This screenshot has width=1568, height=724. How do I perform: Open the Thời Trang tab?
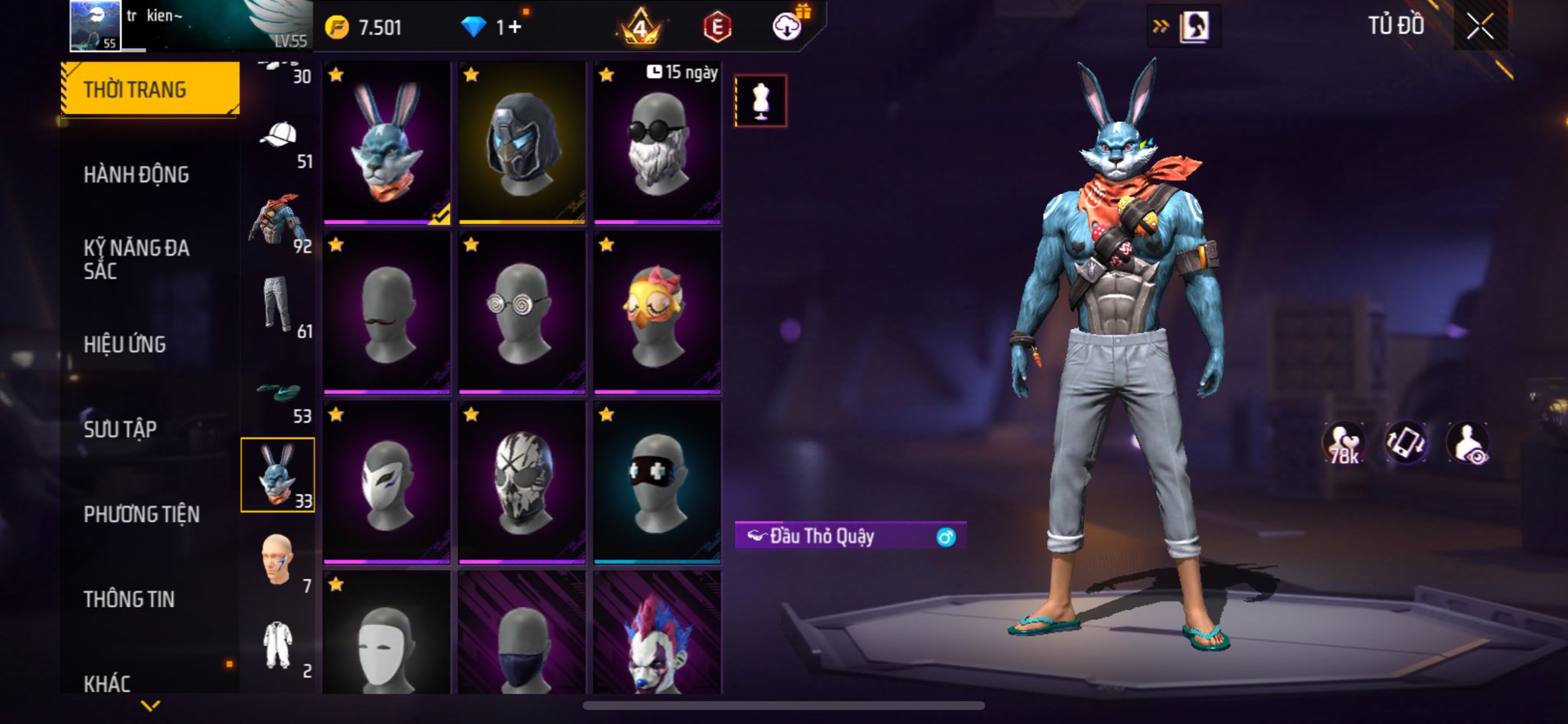(150, 90)
